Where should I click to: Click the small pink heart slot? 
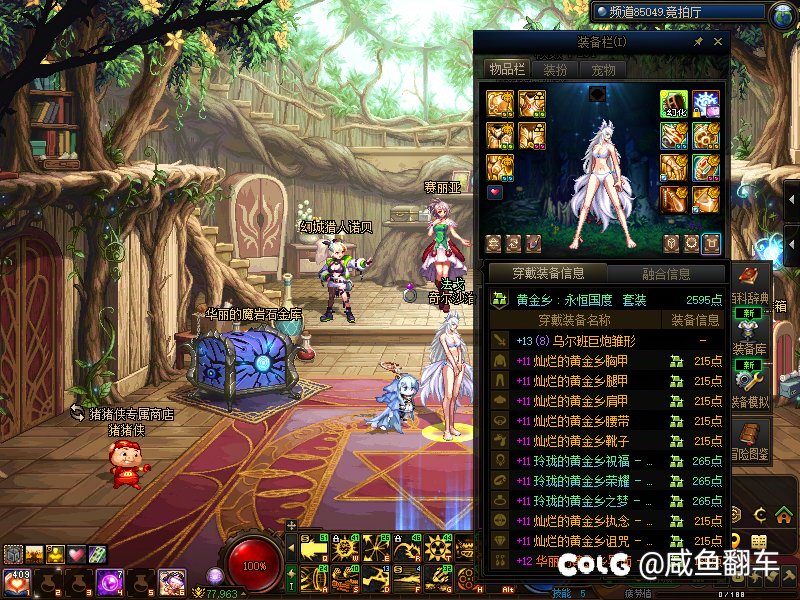[x=494, y=191]
